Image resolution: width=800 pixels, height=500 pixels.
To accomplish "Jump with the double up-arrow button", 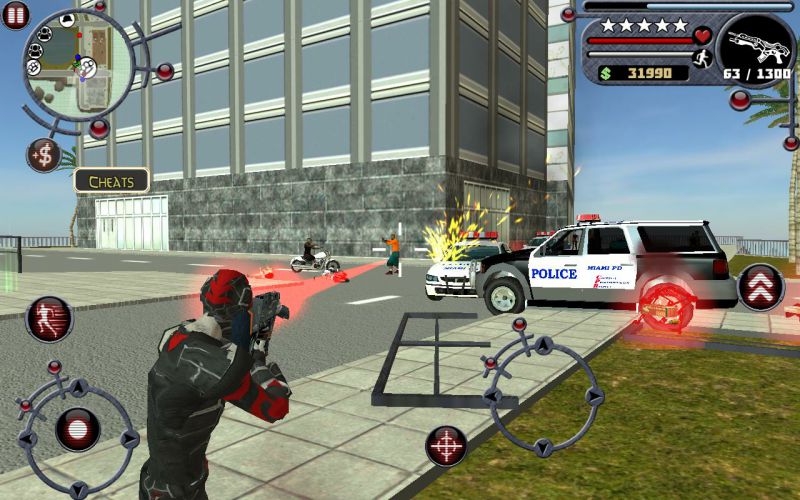I will [760, 287].
